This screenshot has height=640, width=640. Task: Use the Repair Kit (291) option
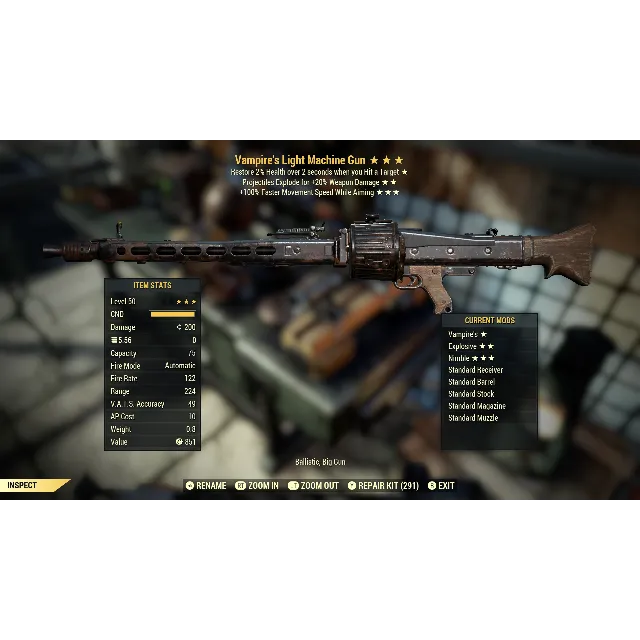[x=383, y=486]
